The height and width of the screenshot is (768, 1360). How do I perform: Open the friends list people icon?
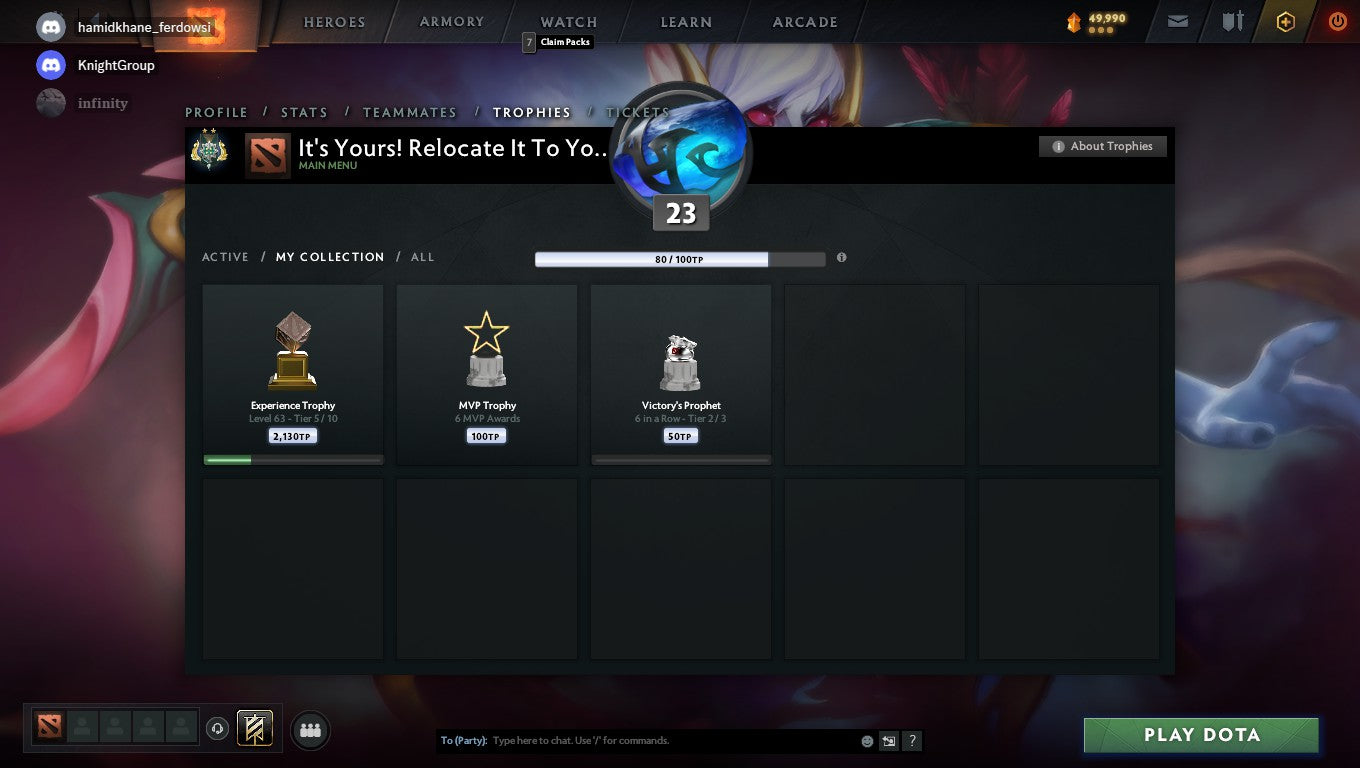(x=310, y=730)
